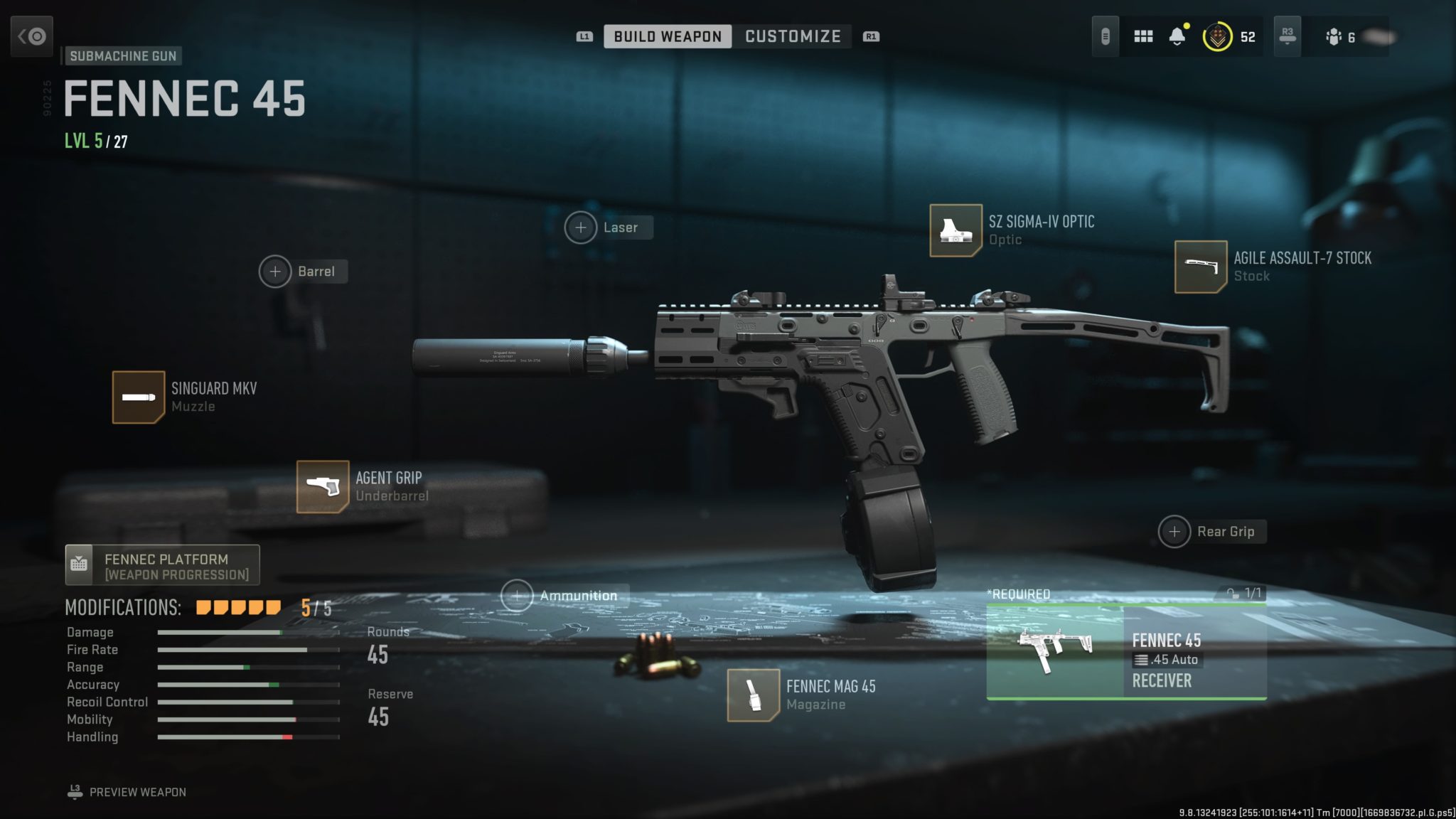Open the Singuard MKV muzzle attachment

(x=139, y=397)
